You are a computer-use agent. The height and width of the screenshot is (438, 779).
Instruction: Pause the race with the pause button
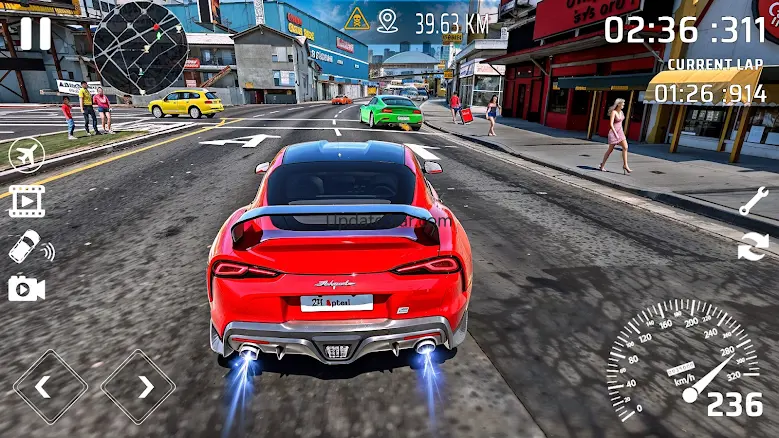[35, 32]
